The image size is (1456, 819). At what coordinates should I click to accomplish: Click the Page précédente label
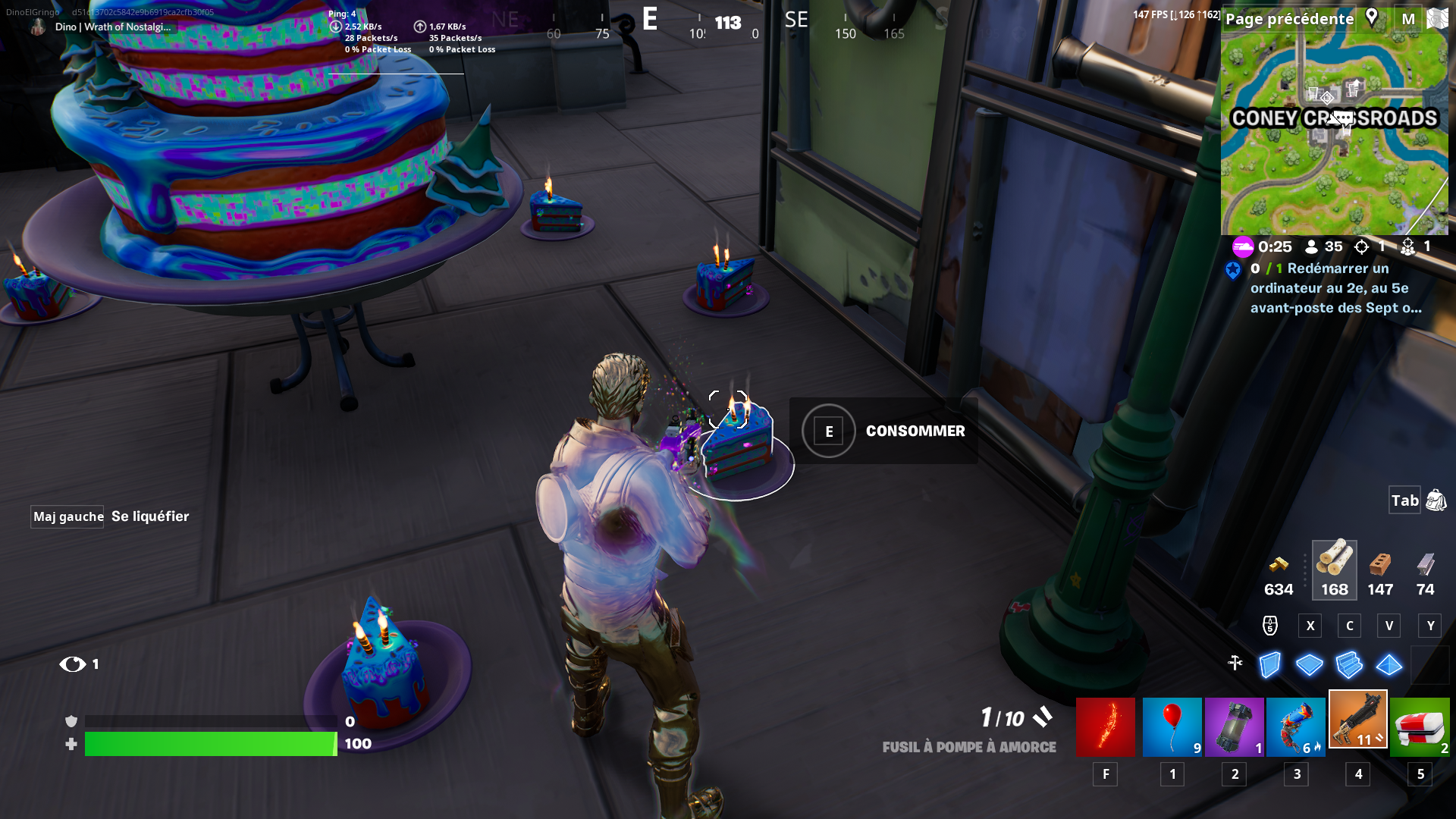[1289, 19]
